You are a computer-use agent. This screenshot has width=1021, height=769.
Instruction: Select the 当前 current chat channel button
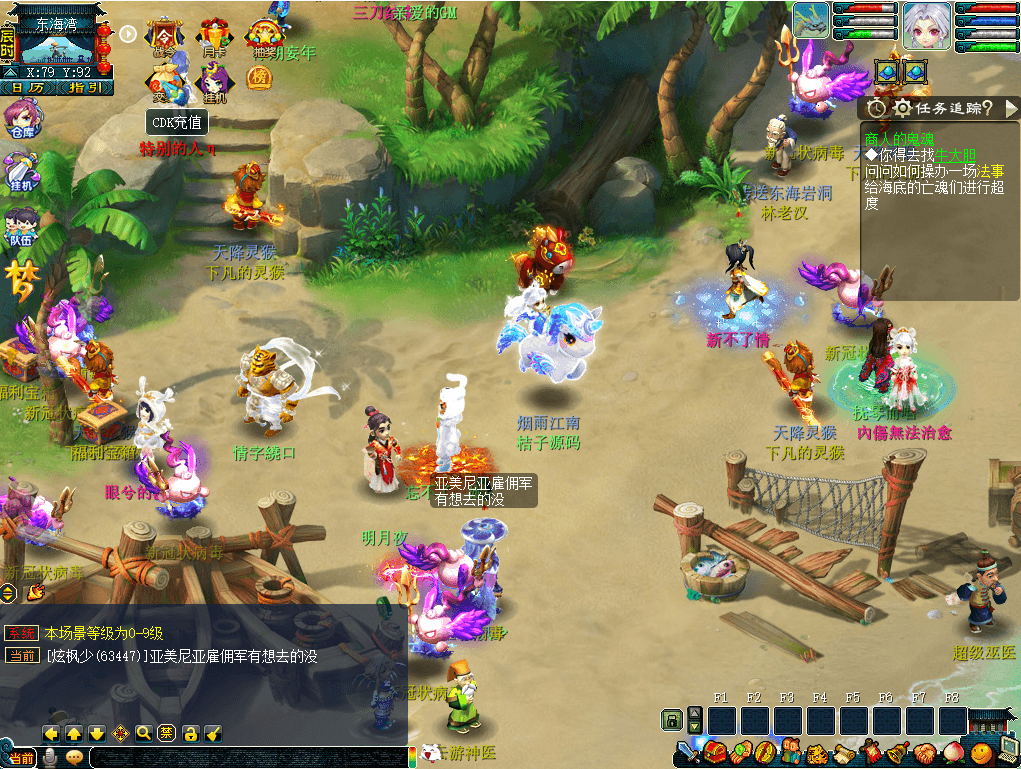22,758
